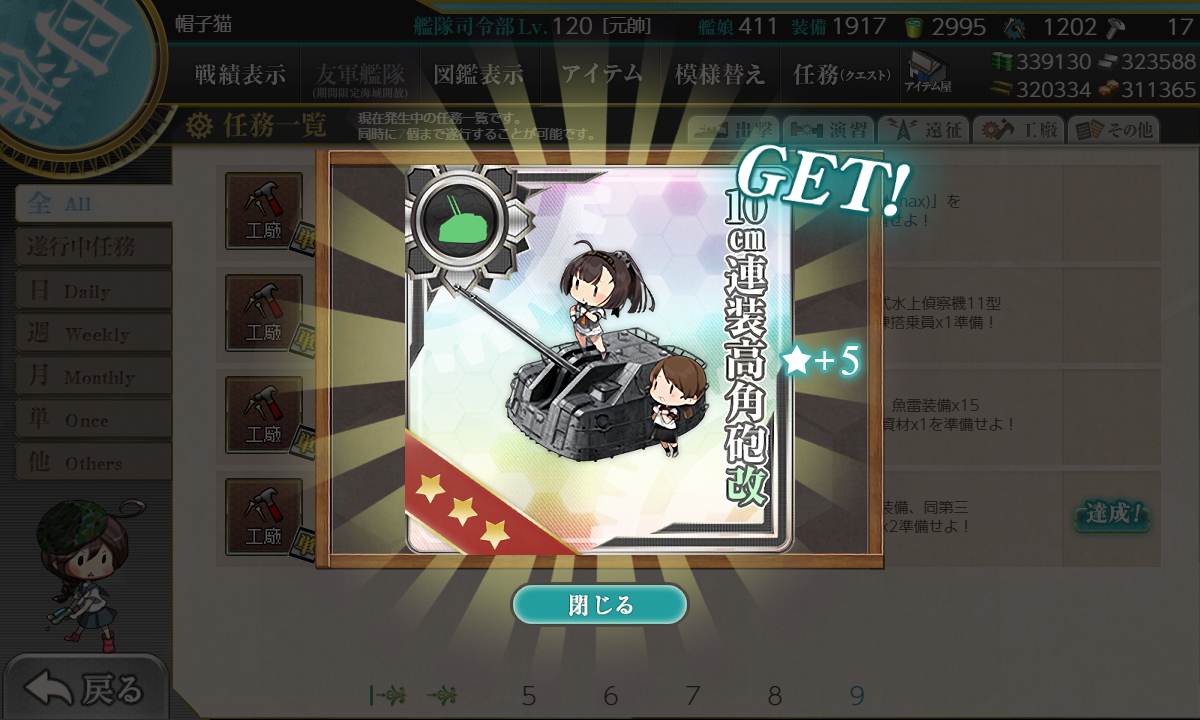Filter quests by 単 Once

pyautogui.click(x=92, y=420)
